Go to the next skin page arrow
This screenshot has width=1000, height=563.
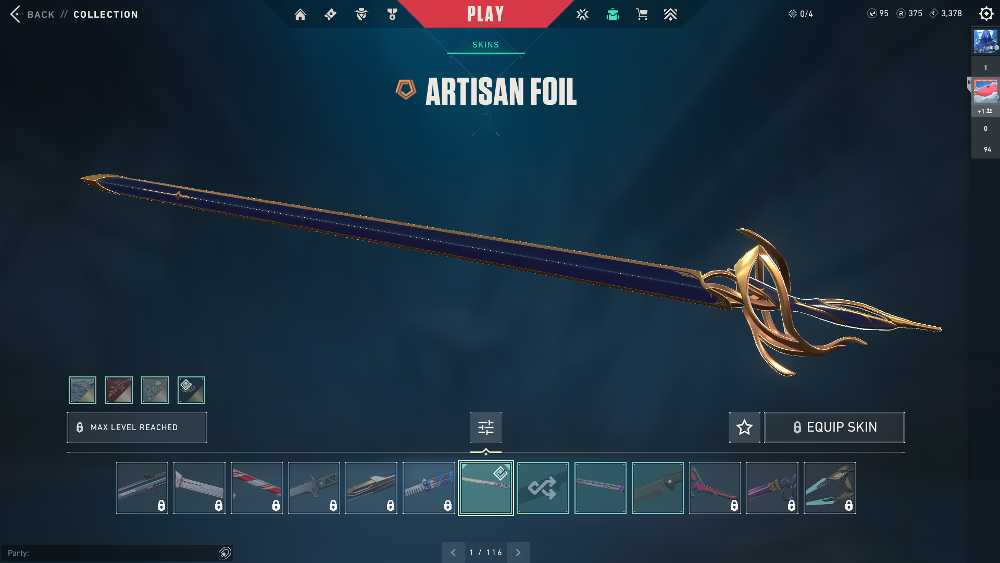pyautogui.click(x=518, y=552)
